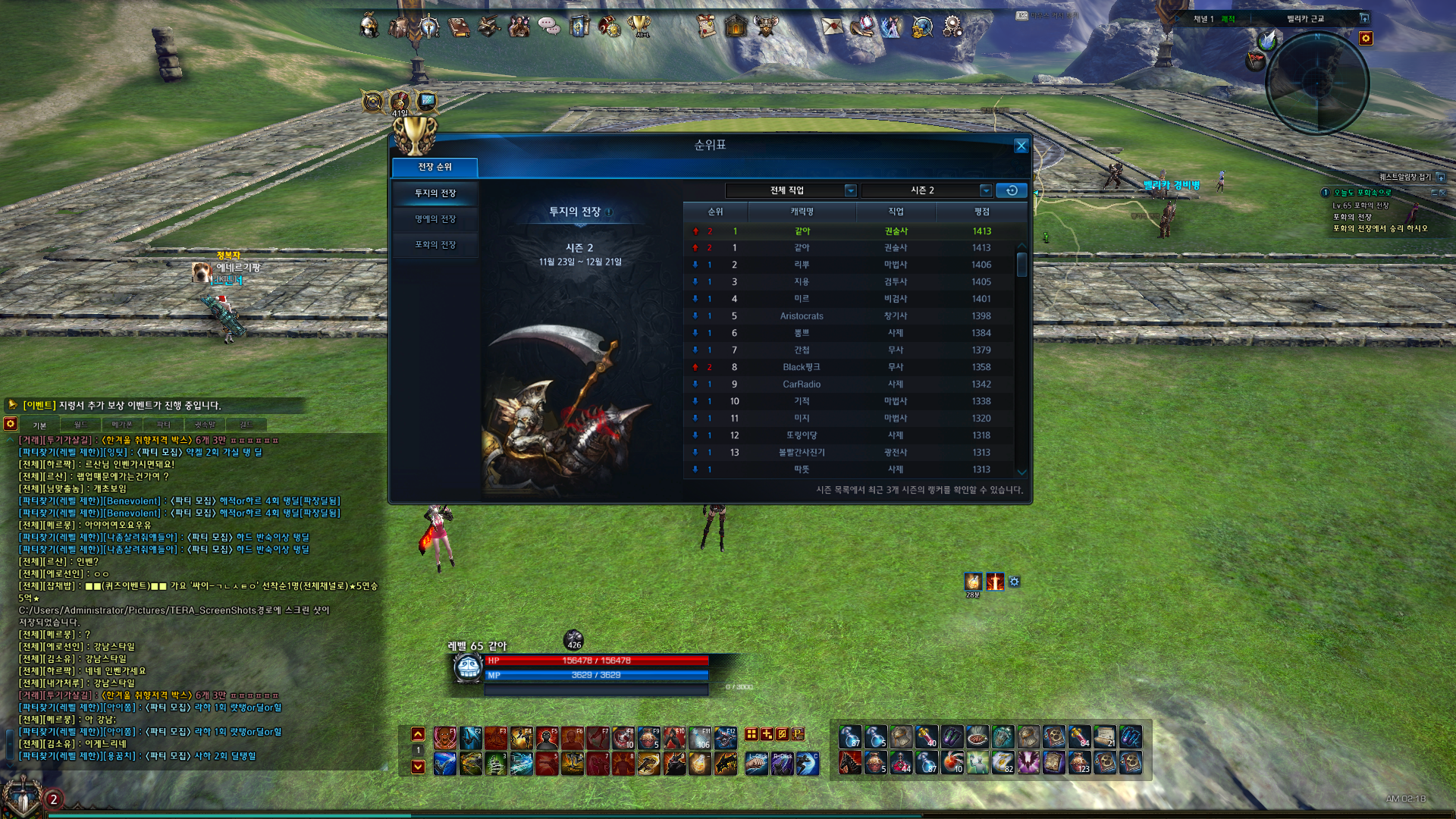The image size is (1456, 819).
Task: Open the mail envelope icon
Action: [832, 27]
